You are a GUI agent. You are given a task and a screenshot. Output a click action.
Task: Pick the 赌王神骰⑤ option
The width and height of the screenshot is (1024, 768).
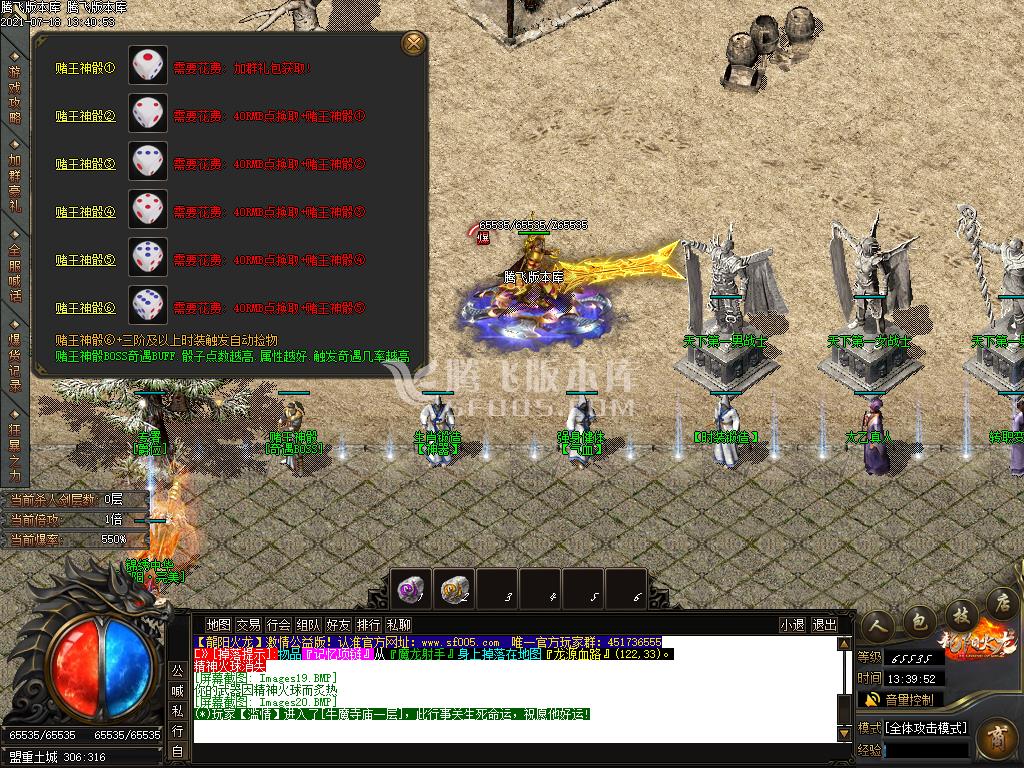[85, 260]
